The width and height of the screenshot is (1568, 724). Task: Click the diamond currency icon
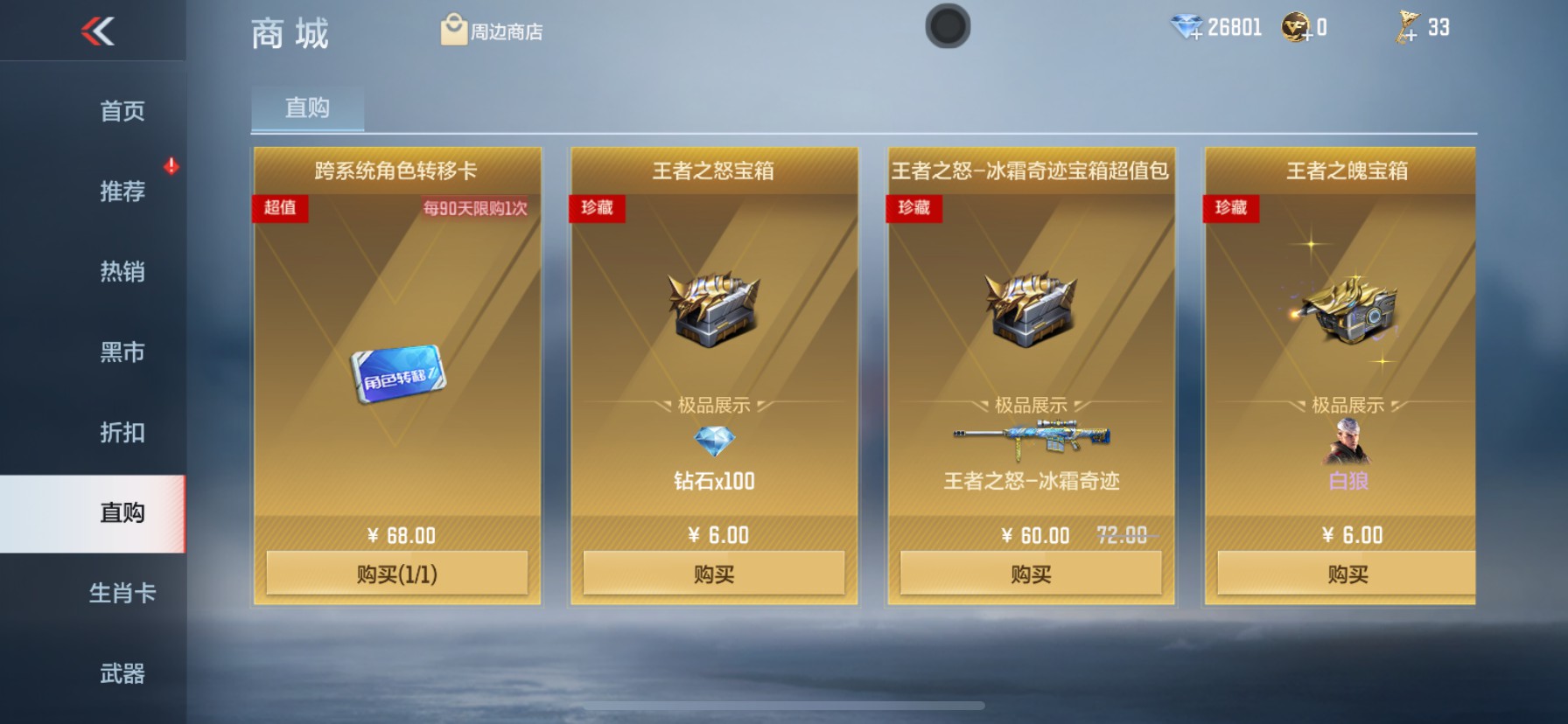coord(1186,25)
